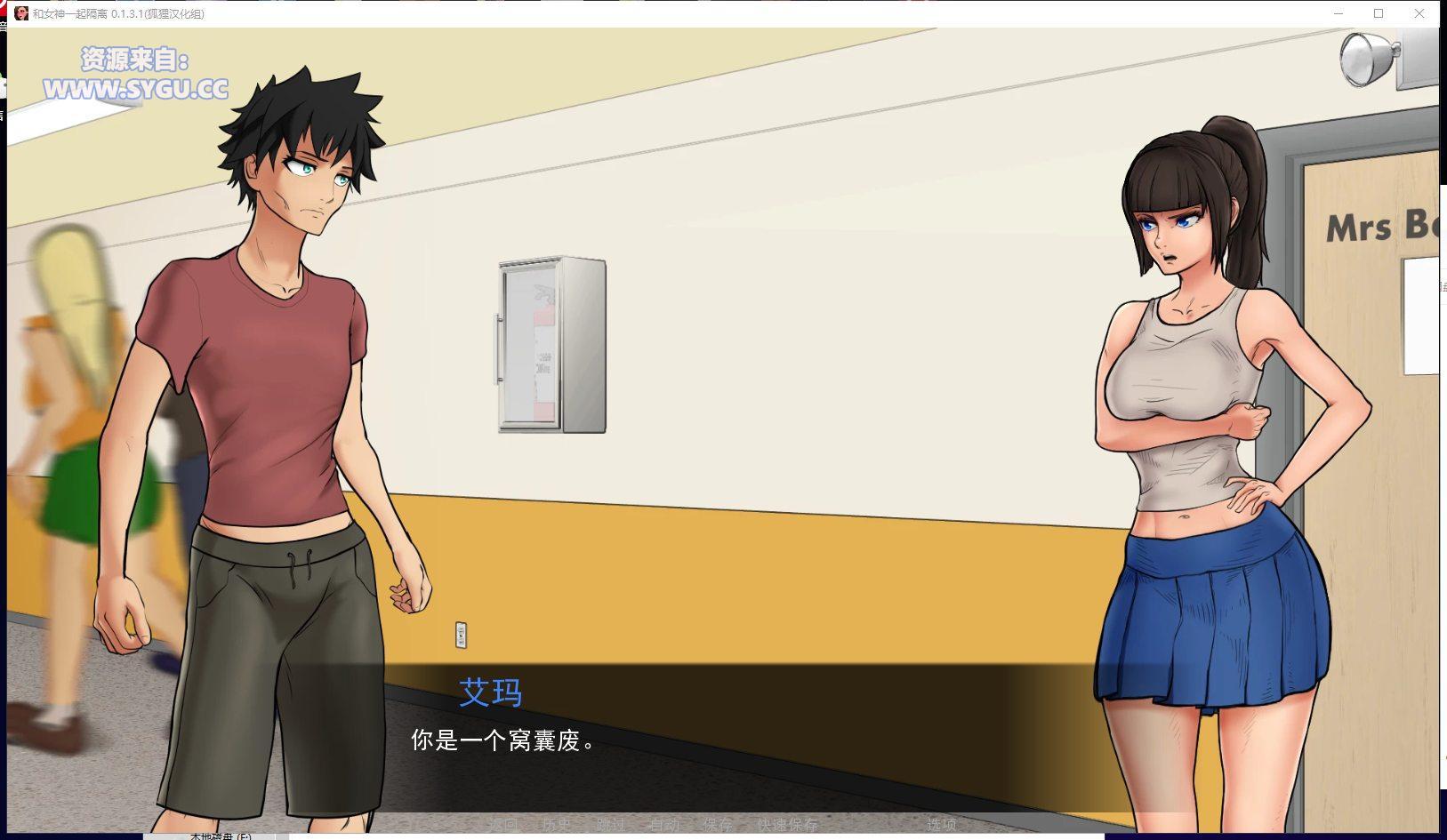This screenshot has width=1447, height=840.
Task: Click the 艾玛 speaker name label
Action: [492, 693]
